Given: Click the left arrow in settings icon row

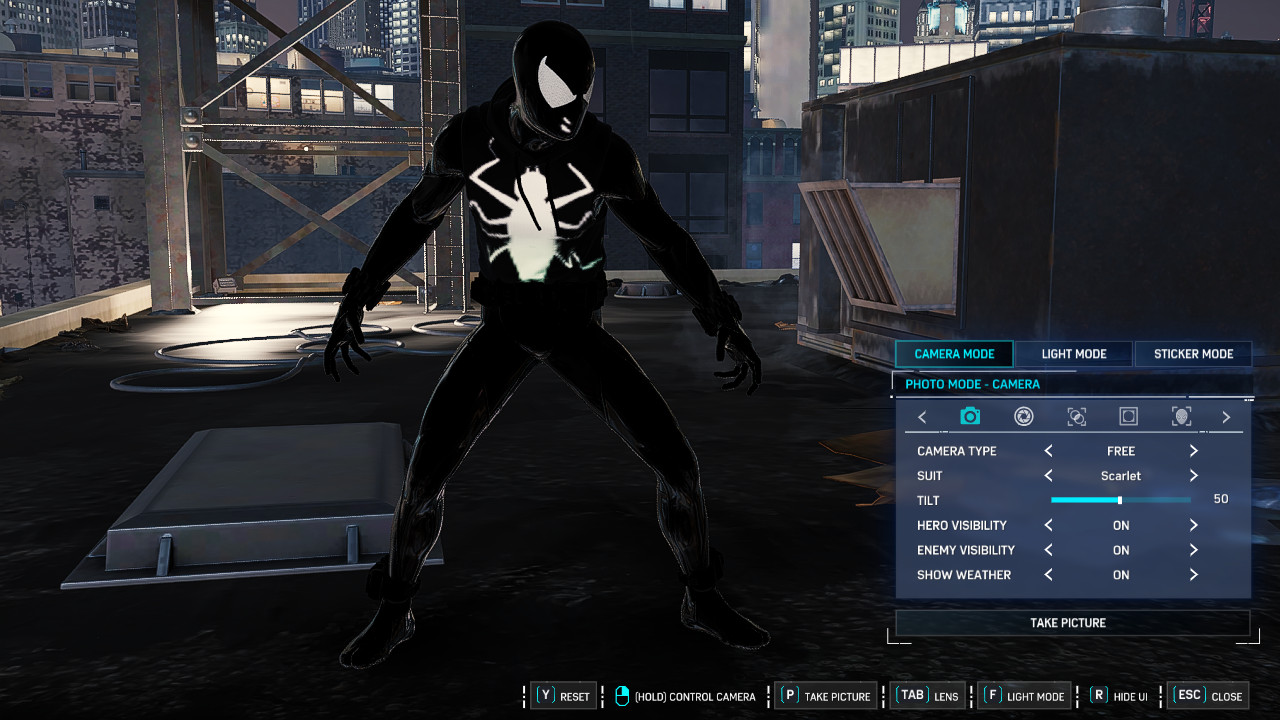Looking at the screenshot, I should pyautogui.click(x=922, y=417).
